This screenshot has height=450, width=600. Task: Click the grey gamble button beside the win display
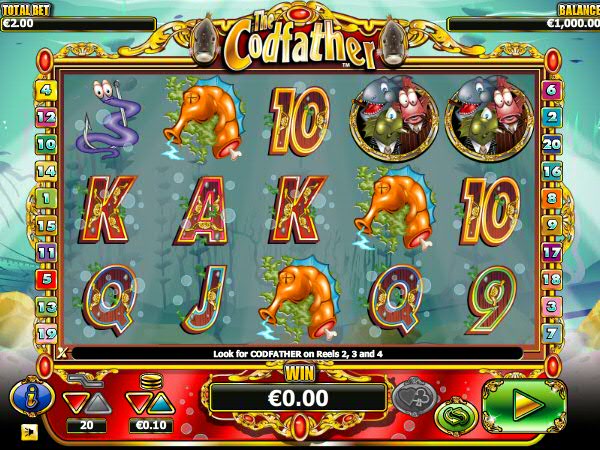point(413,395)
